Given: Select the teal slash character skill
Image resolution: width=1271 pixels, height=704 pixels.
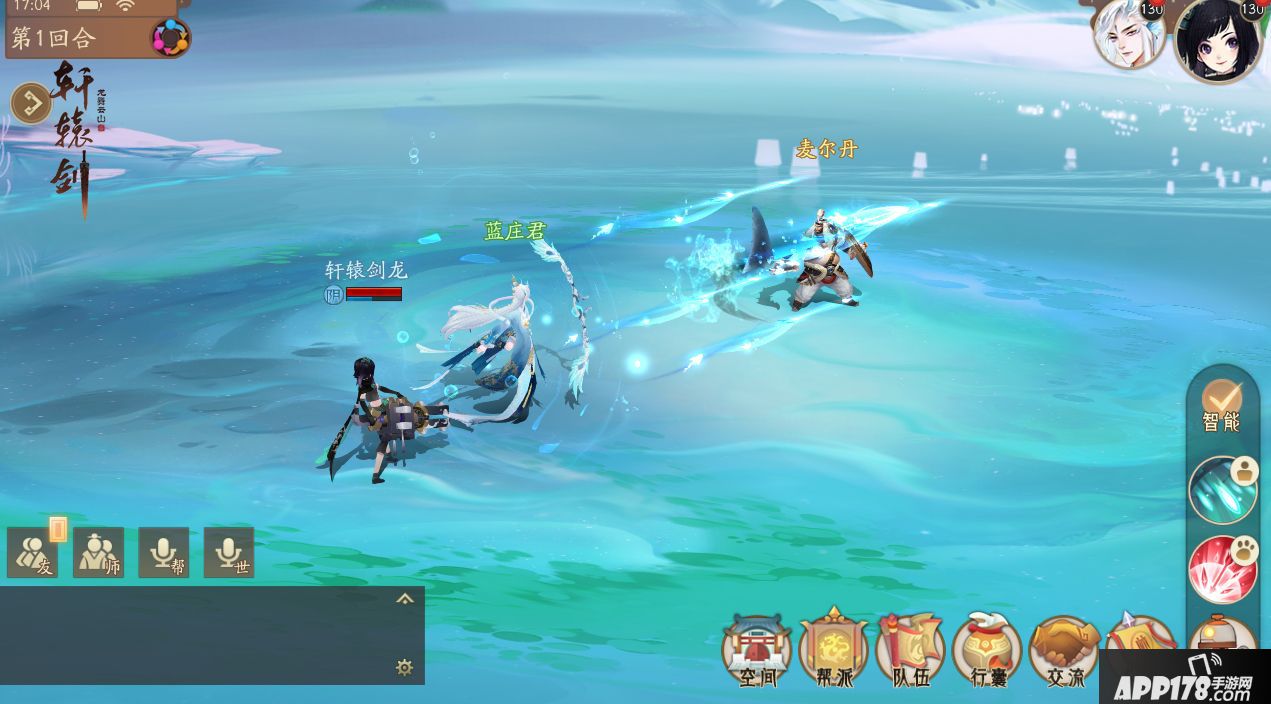Looking at the screenshot, I should 1222,490.
